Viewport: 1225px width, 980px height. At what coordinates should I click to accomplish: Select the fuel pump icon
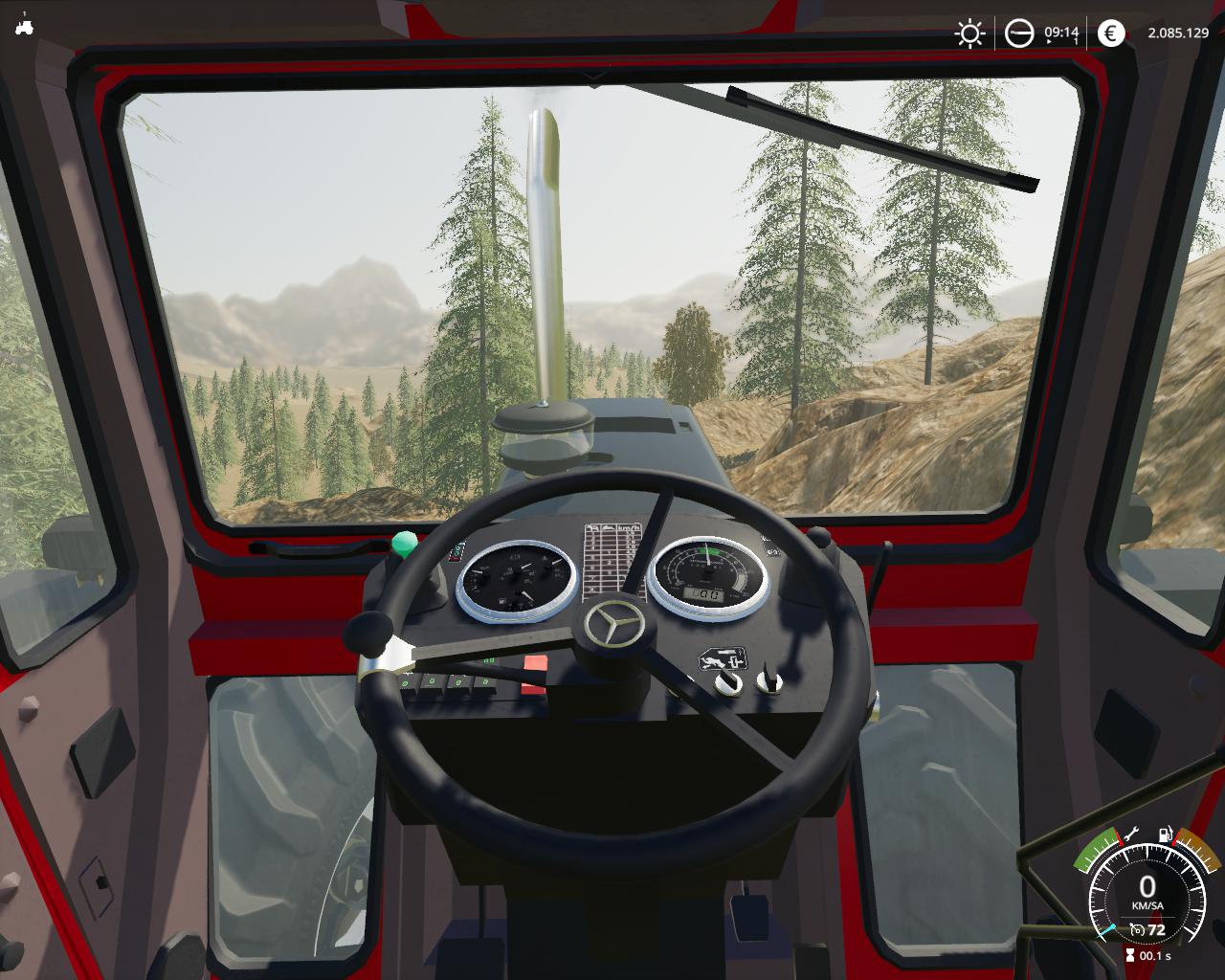(1166, 835)
